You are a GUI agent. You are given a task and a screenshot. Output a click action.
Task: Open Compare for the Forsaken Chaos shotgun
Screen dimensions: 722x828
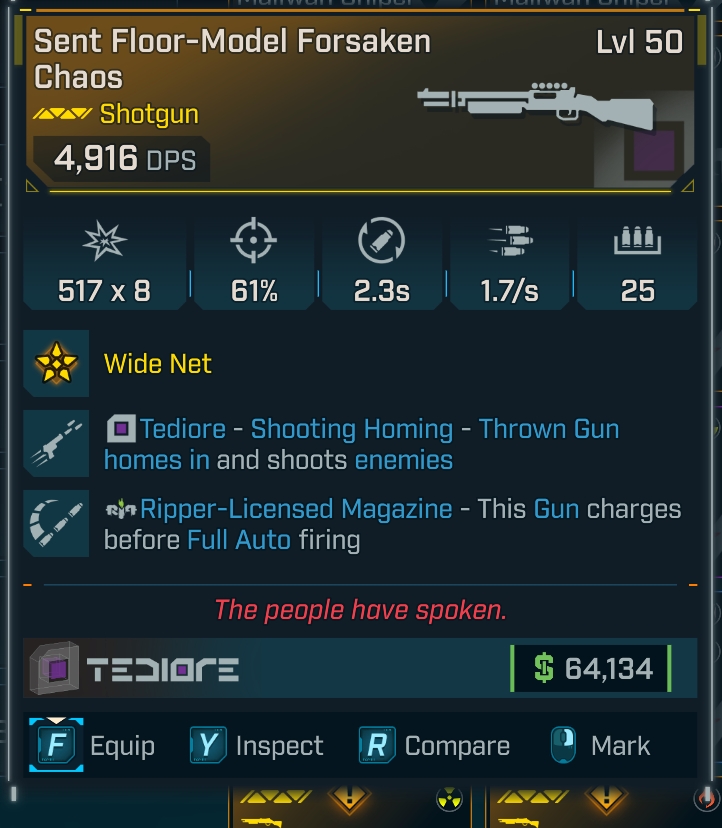coord(435,746)
